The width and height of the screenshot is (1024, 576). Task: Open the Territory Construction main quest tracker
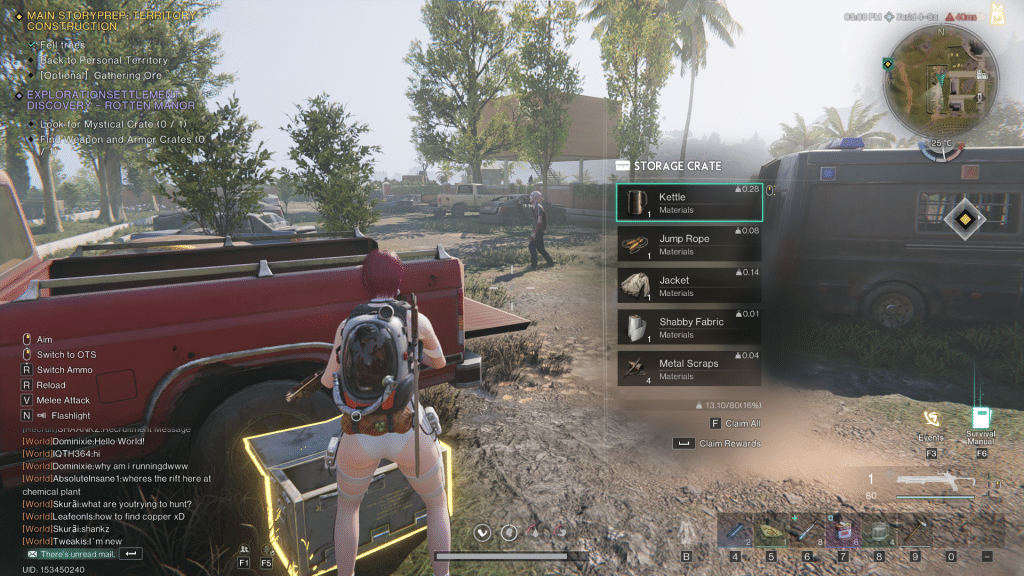pyautogui.click(x=110, y=21)
